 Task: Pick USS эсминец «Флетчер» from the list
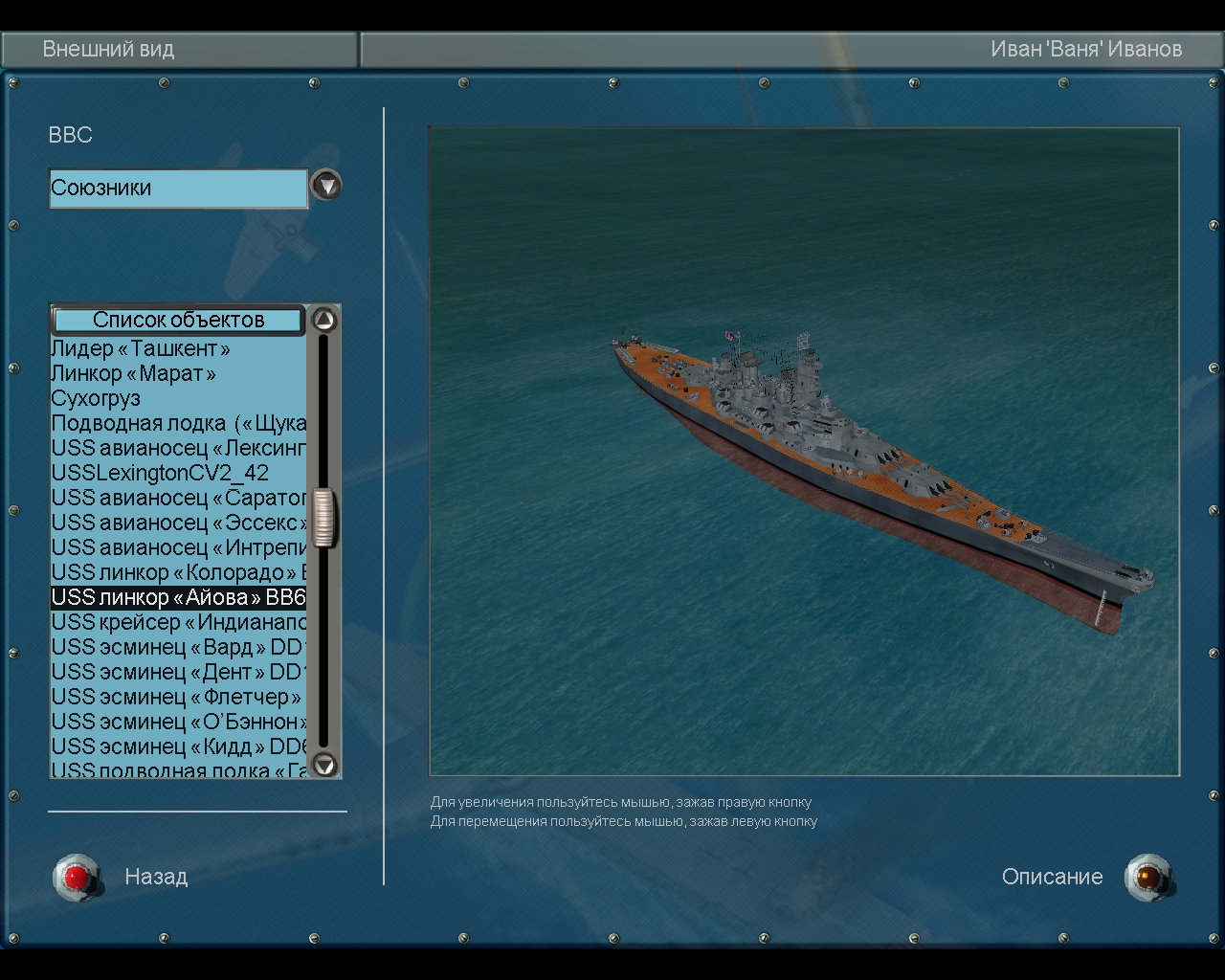pos(176,697)
